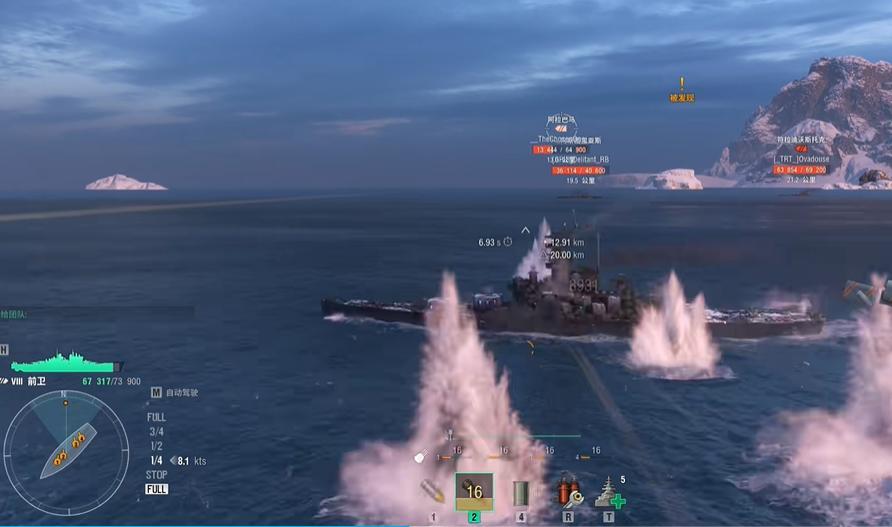Viewport: 892px width, 527px height.
Task: Set engine speed to 3/4
Action: [156, 432]
